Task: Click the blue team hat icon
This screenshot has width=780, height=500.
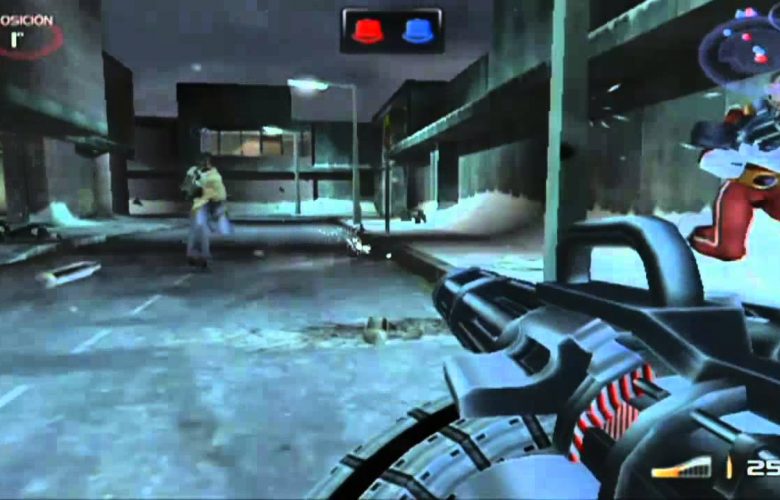Action: tap(417, 31)
